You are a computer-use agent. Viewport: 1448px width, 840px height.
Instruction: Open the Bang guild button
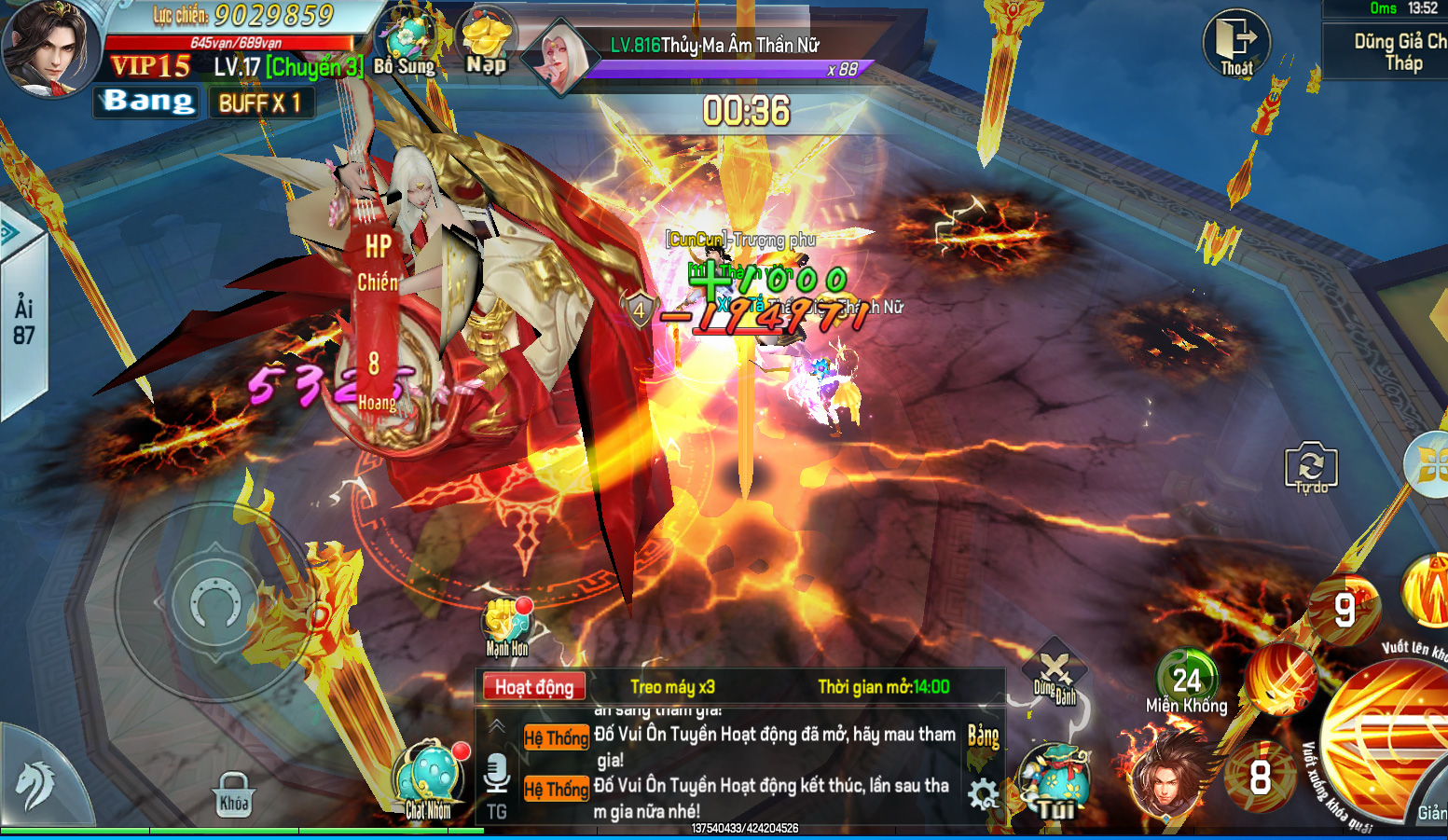[x=146, y=102]
